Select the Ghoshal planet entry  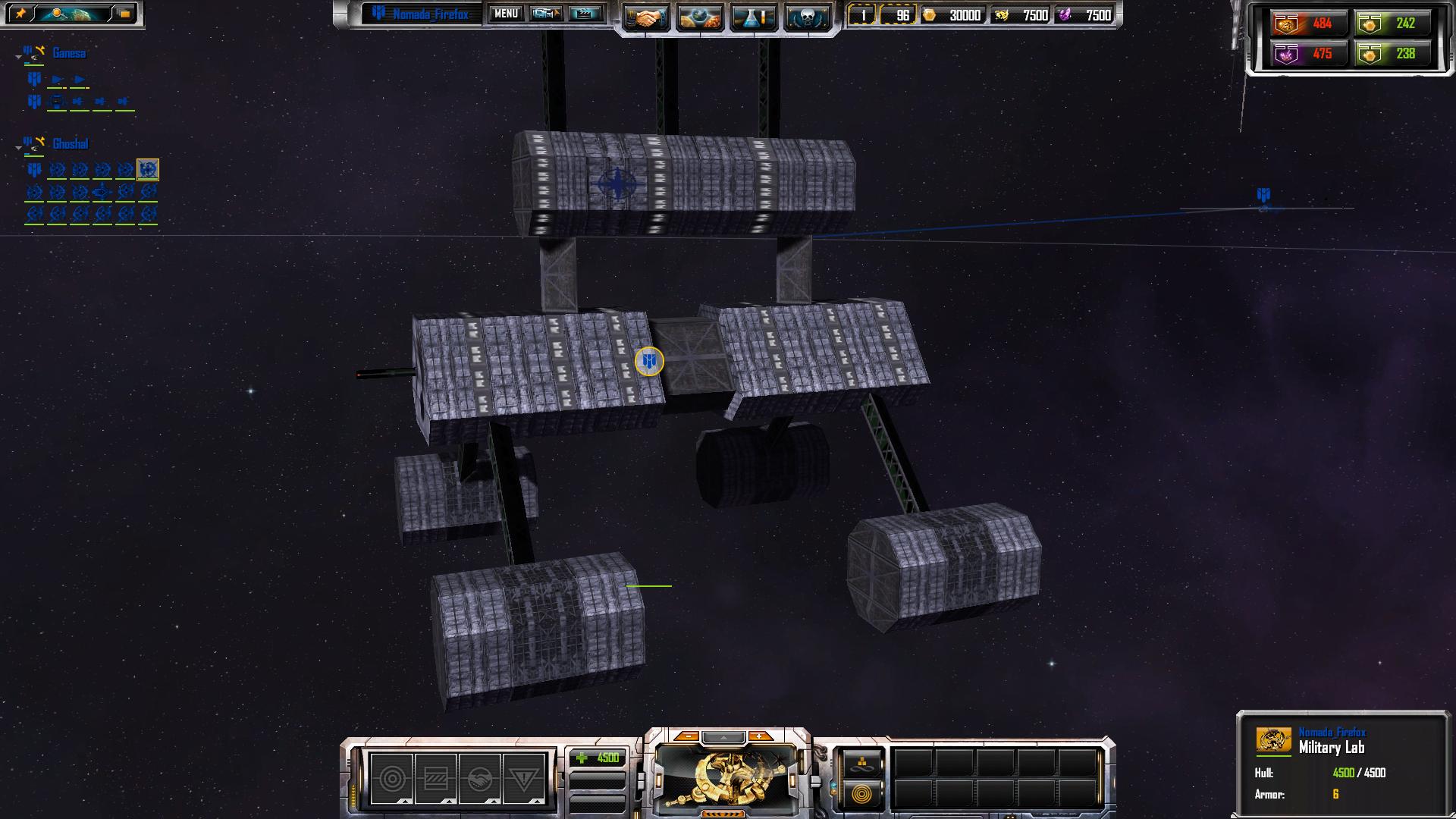[x=71, y=144]
